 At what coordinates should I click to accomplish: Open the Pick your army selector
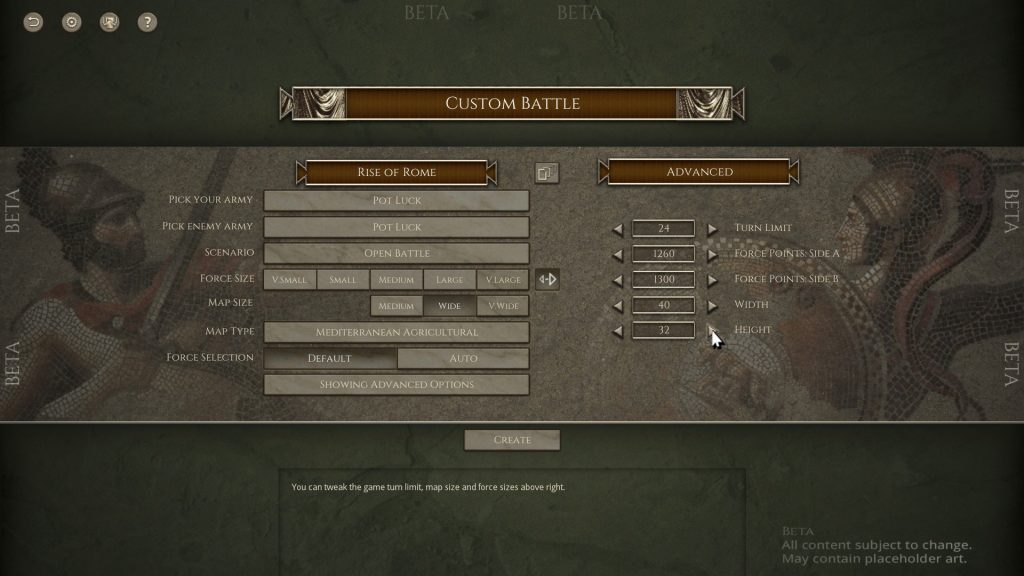(x=396, y=201)
